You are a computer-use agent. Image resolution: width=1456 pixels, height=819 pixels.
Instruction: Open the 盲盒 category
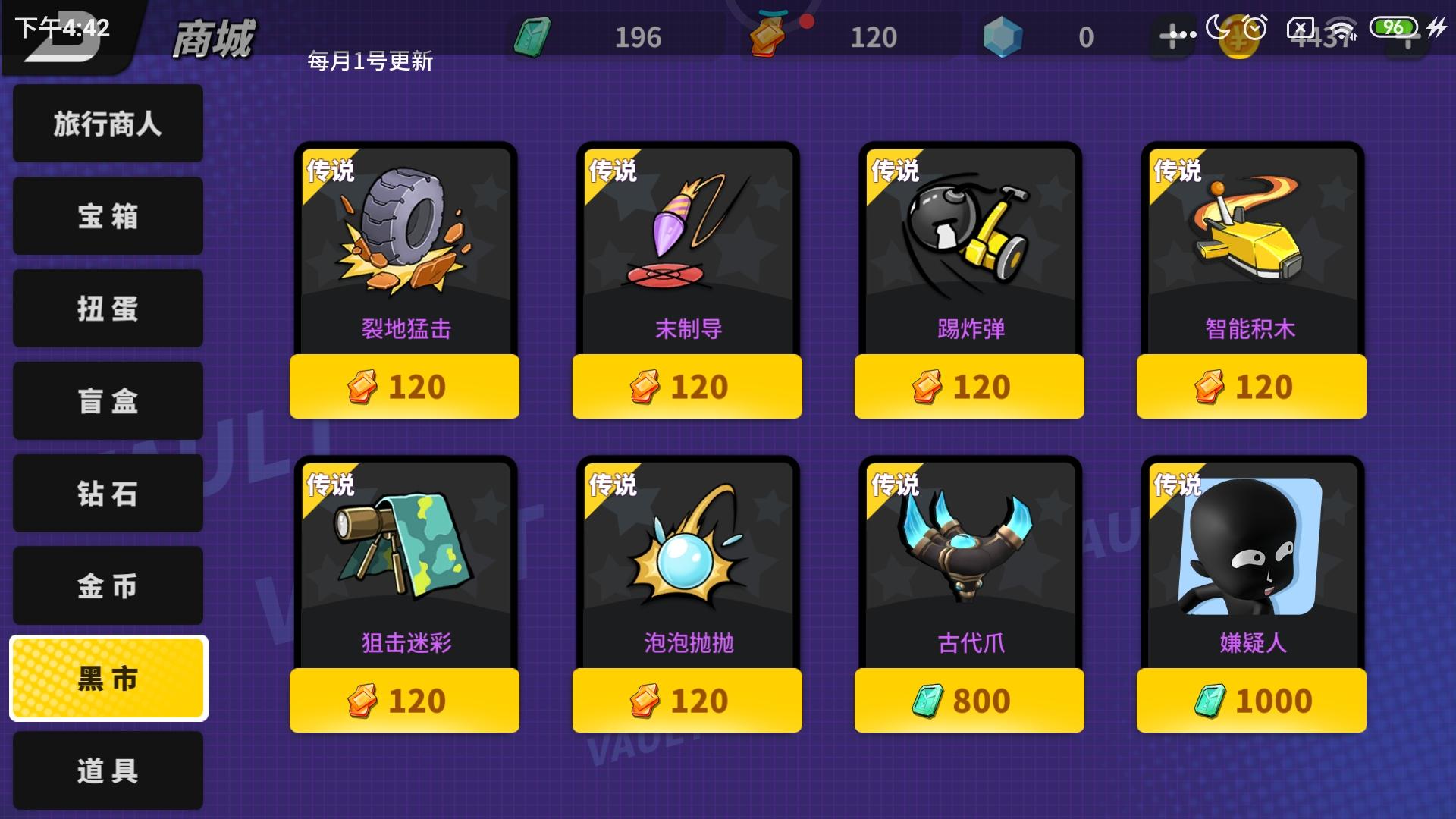pyautogui.click(x=107, y=400)
